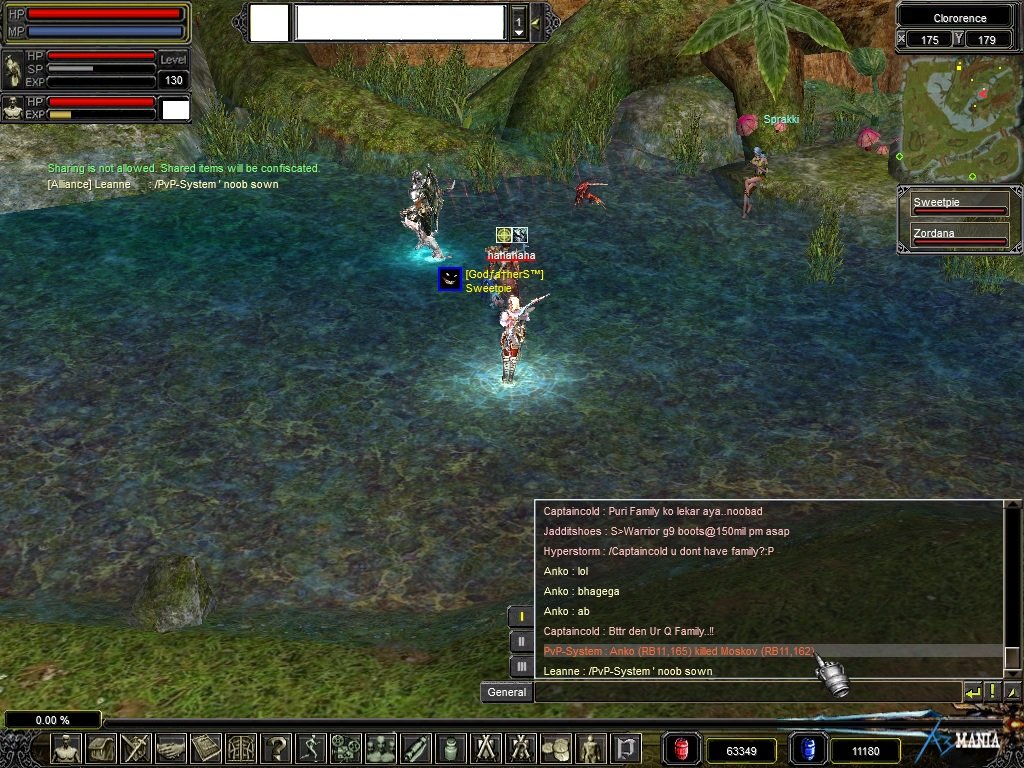Use the red potion slot
1024x768 pixels.
click(682, 749)
